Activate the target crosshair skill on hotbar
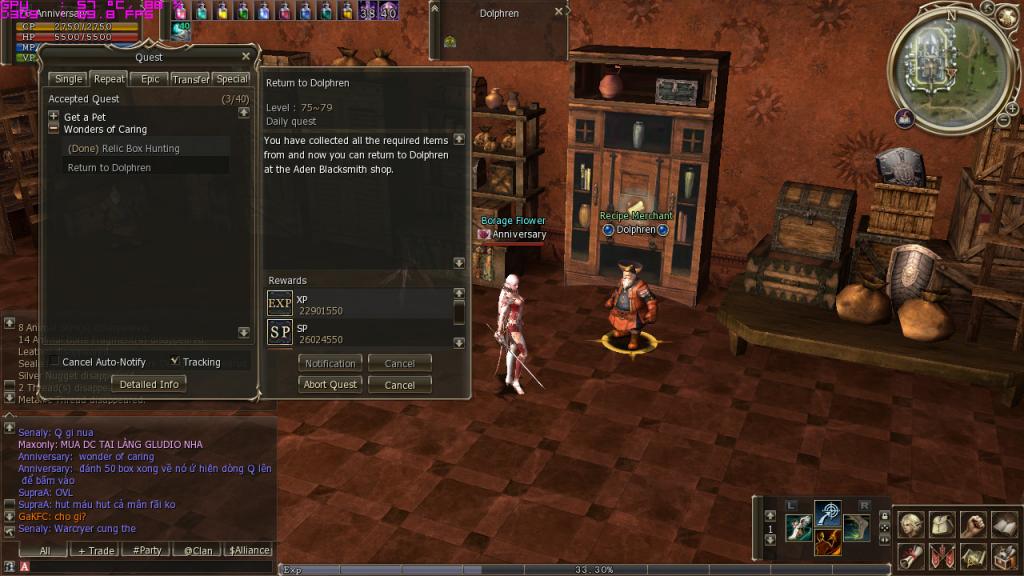Image resolution: width=1024 pixels, height=576 pixels. point(827,516)
